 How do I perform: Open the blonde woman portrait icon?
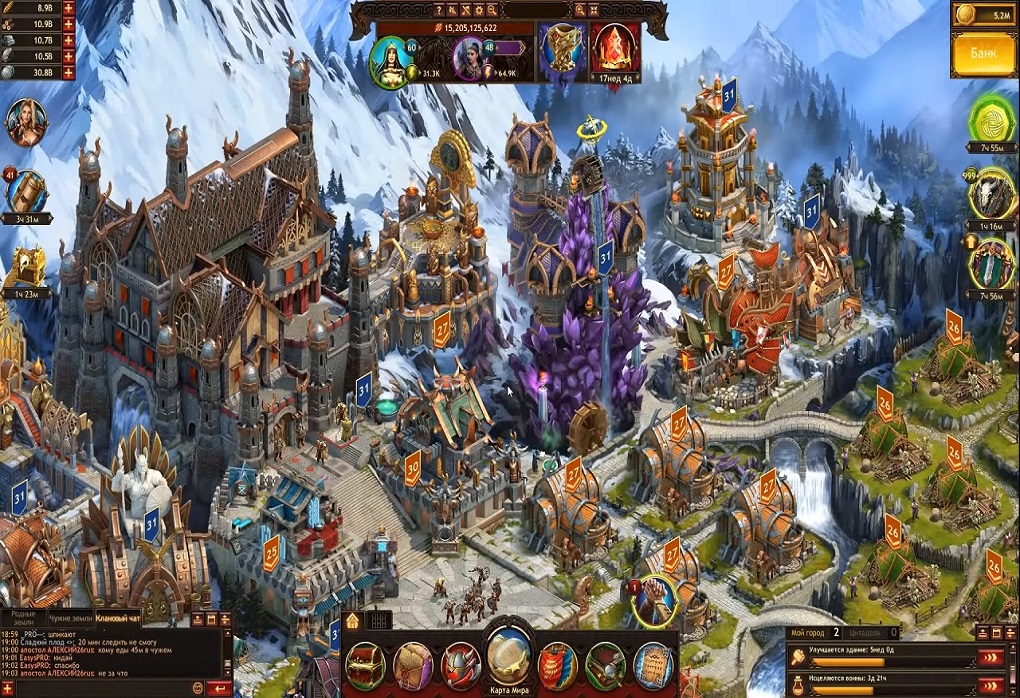(24, 121)
